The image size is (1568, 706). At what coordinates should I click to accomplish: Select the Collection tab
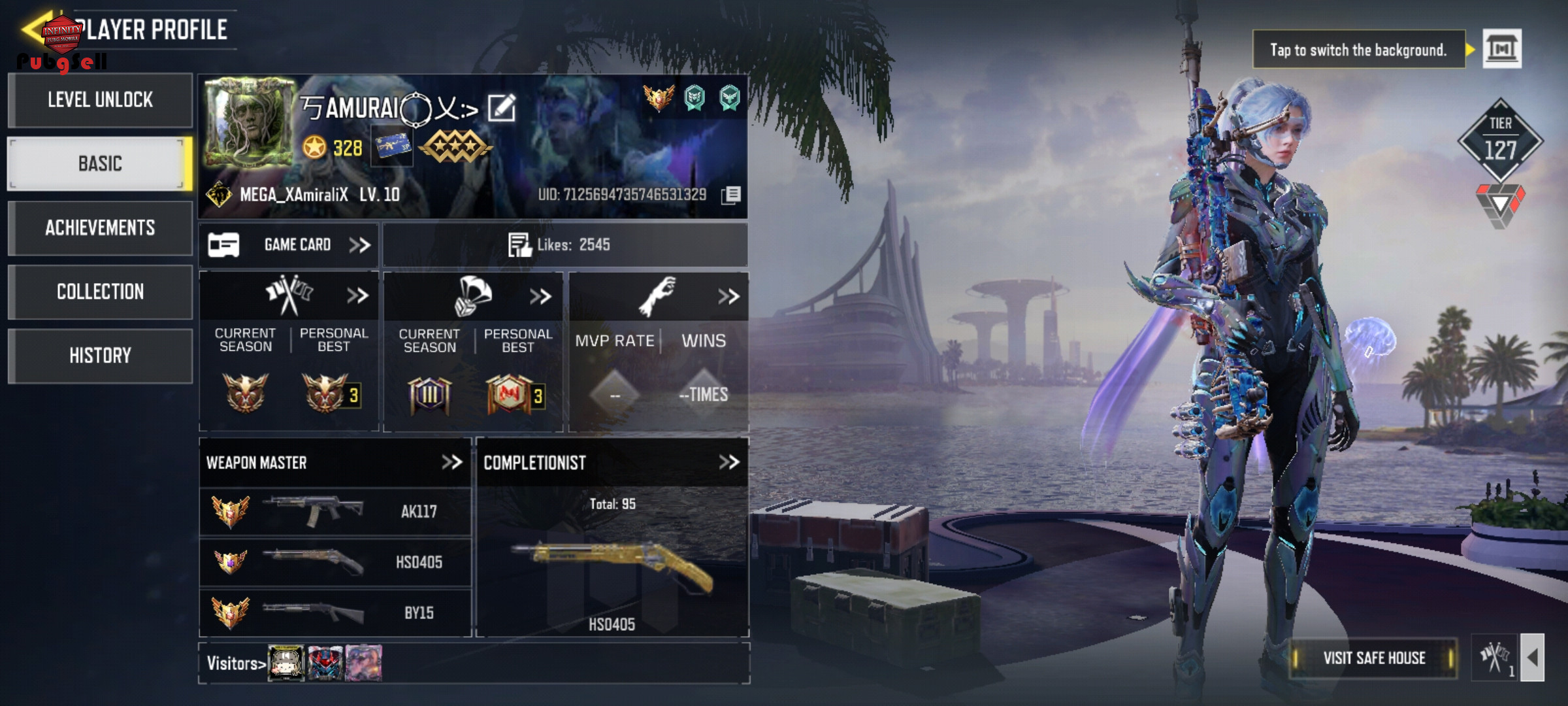[x=100, y=292]
